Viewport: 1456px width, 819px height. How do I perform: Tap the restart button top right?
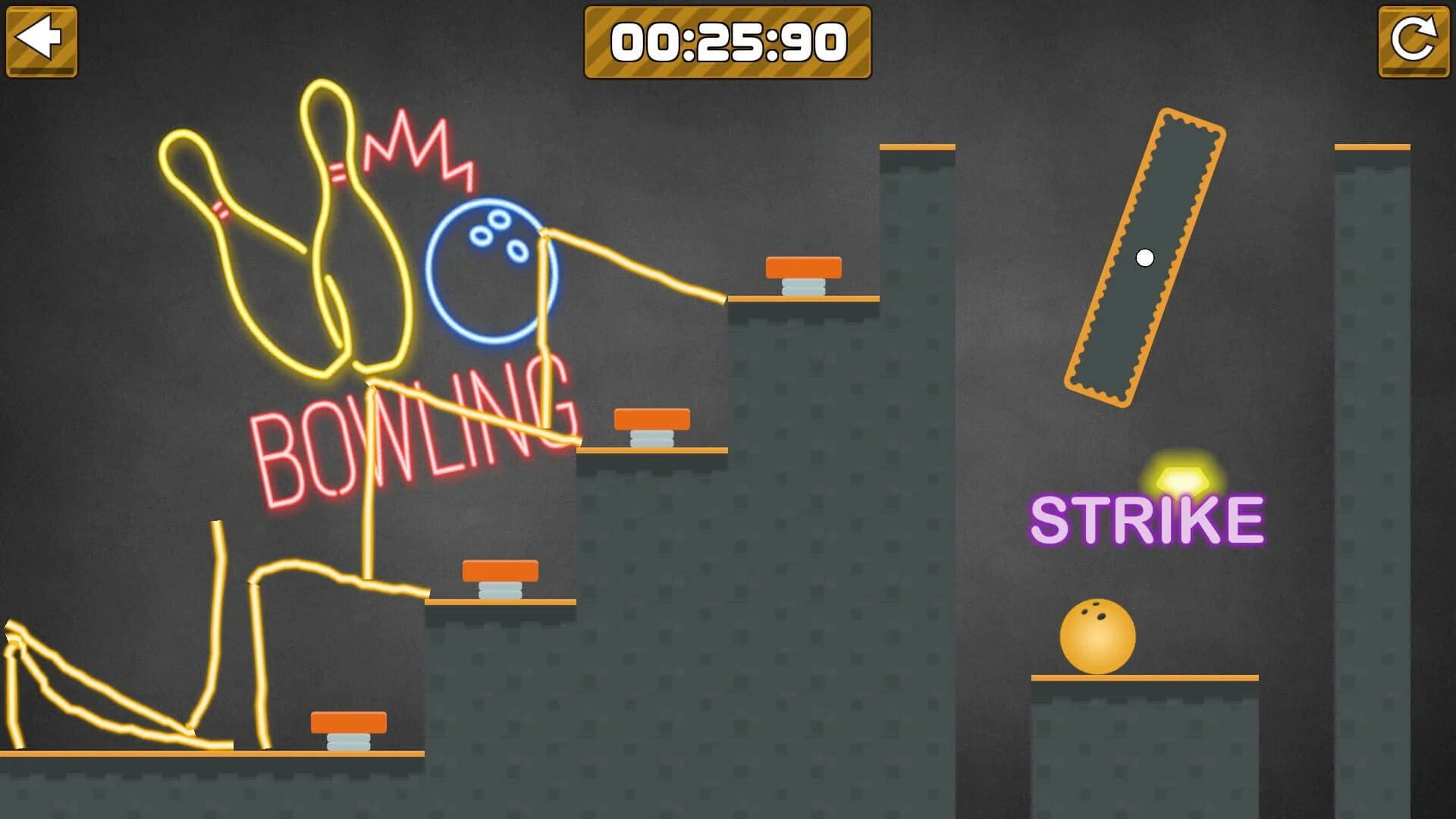click(x=1412, y=39)
